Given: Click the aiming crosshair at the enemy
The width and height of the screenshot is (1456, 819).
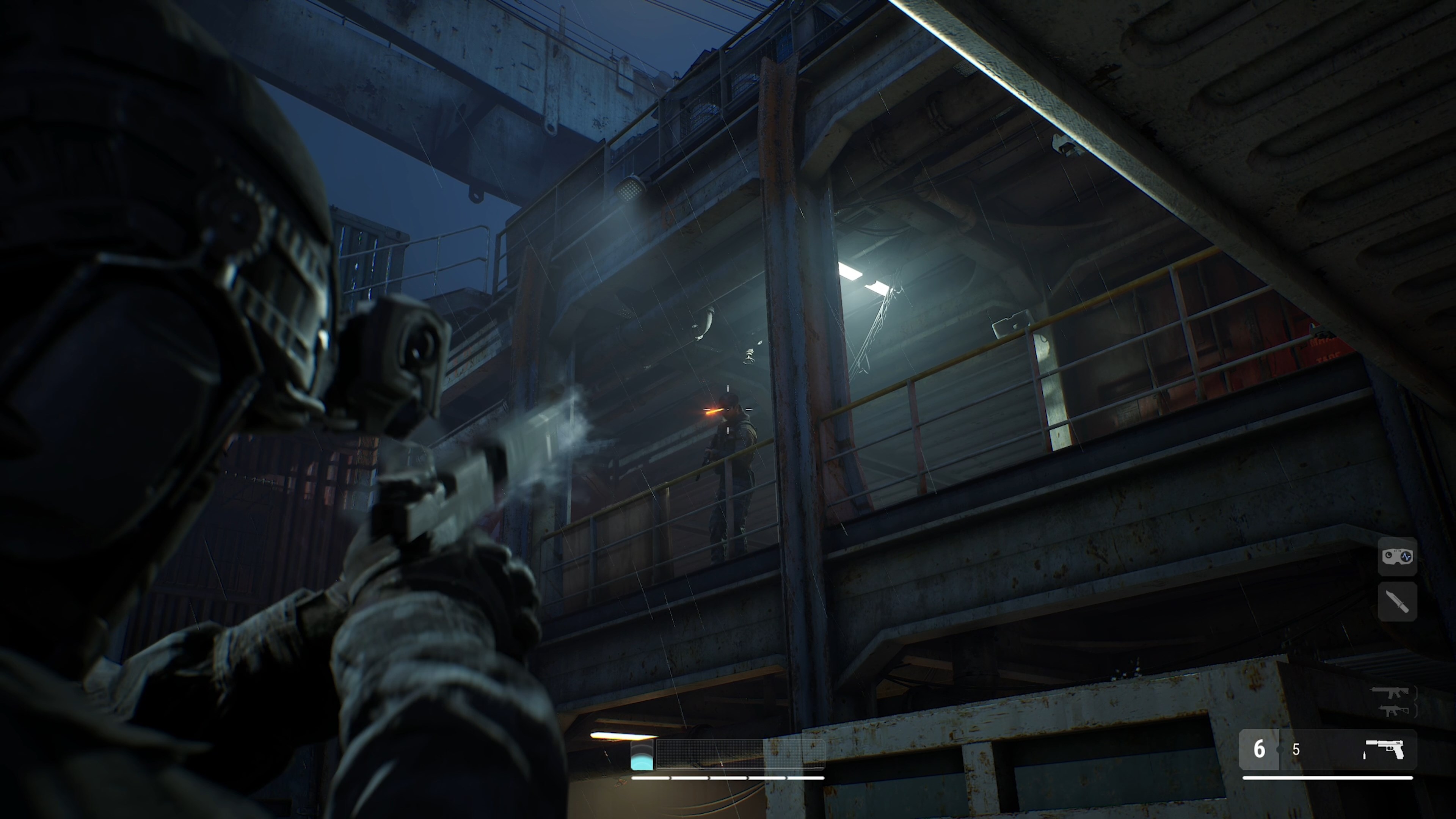Looking at the screenshot, I should coord(728,410).
